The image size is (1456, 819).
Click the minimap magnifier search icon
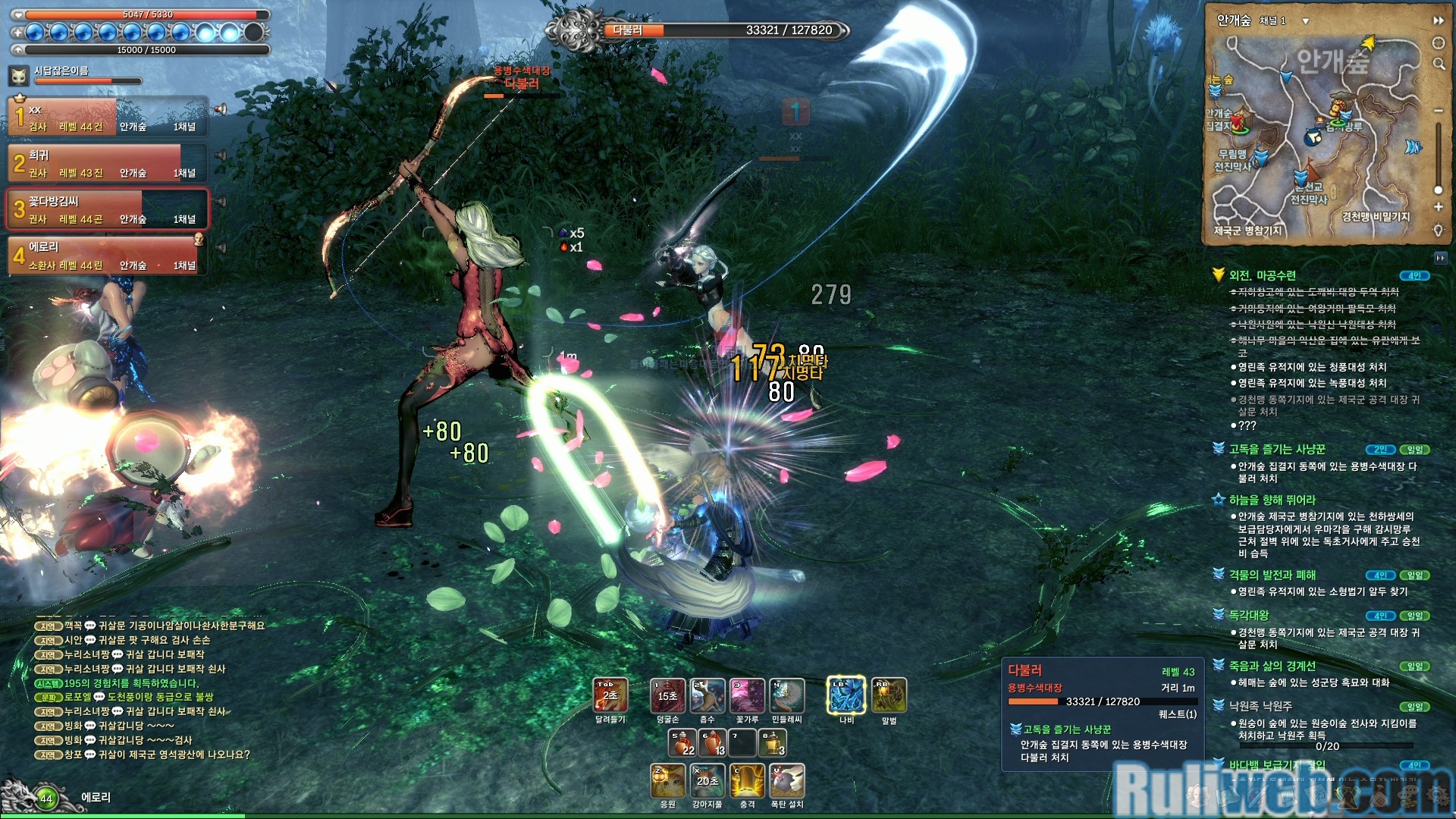coord(1439,64)
